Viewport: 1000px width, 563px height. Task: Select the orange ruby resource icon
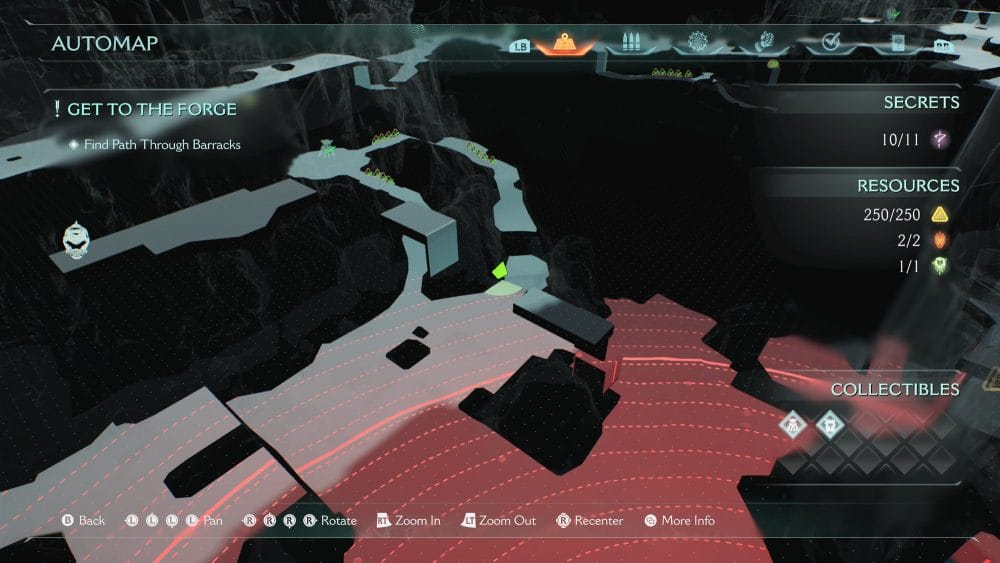point(940,240)
